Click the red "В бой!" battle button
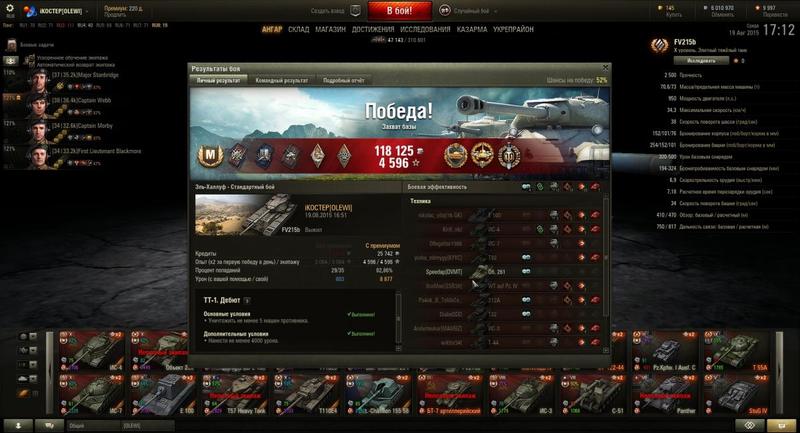Viewport: 800px width, 433px height. point(400,11)
